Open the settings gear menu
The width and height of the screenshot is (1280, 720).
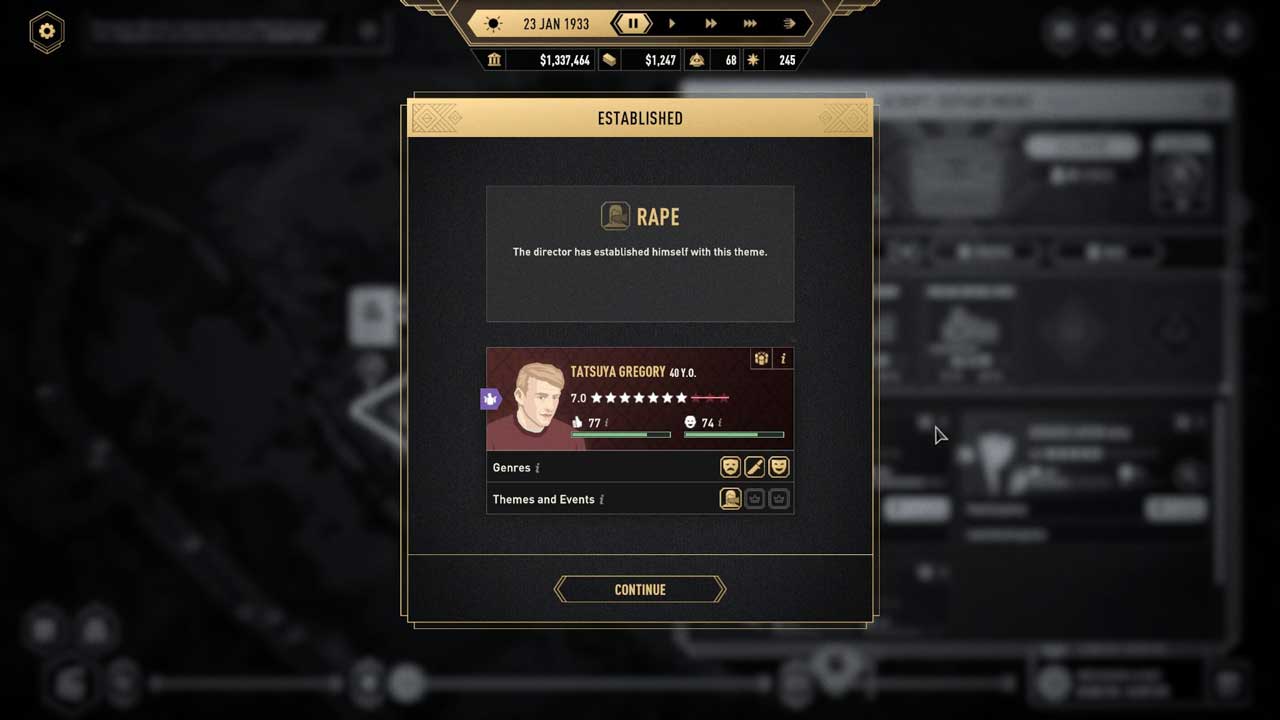[x=46, y=31]
